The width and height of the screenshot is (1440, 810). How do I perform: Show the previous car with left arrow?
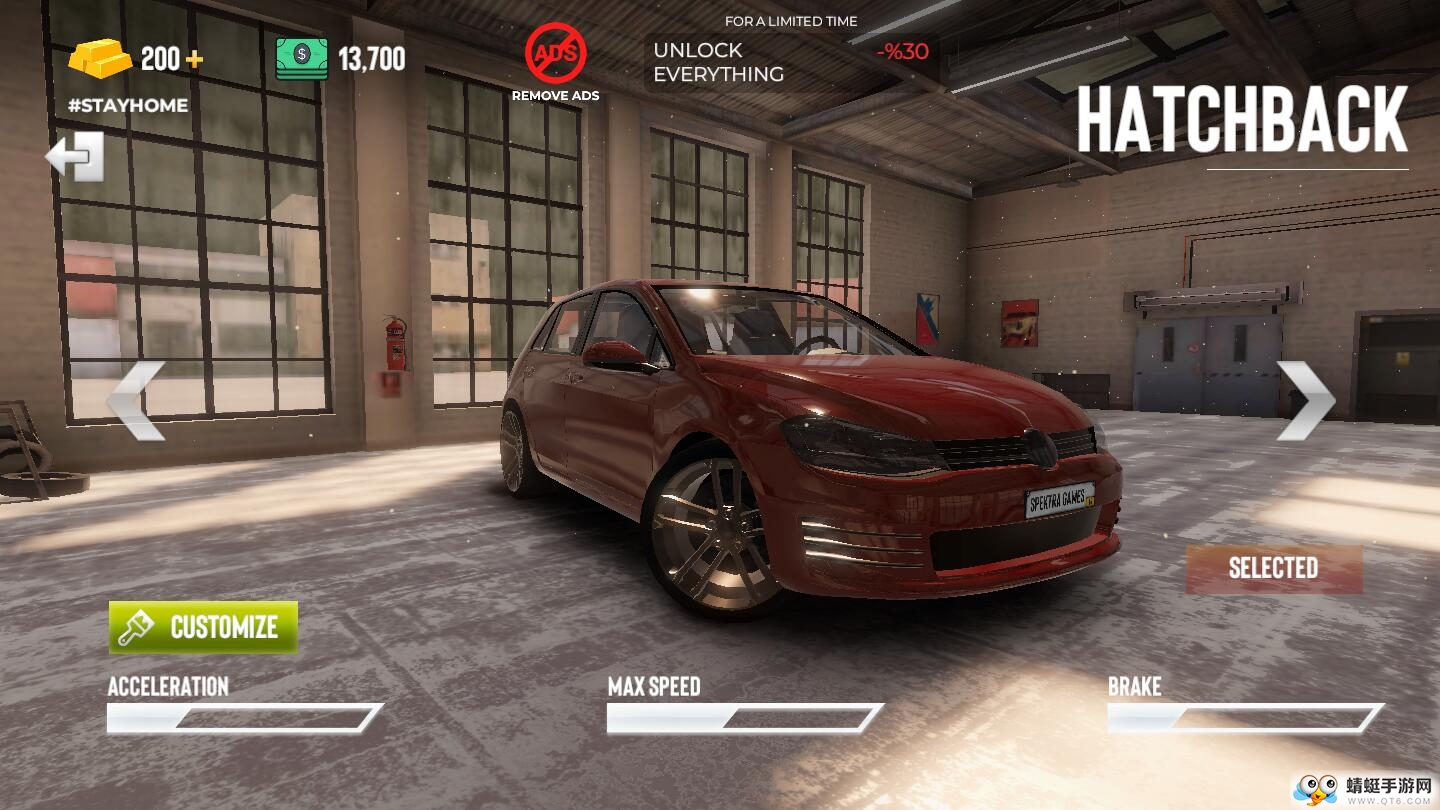click(136, 400)
